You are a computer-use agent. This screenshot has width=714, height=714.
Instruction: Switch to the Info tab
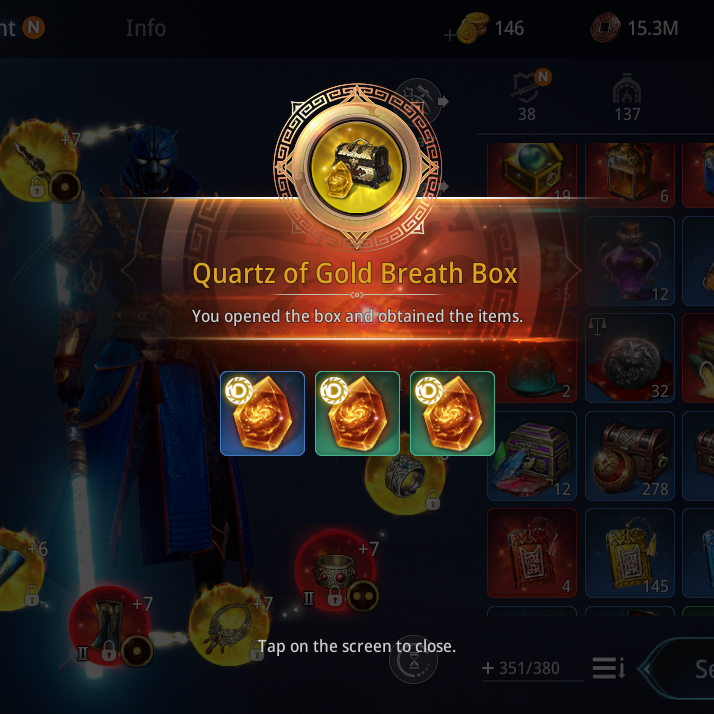(x=146, y=27)
